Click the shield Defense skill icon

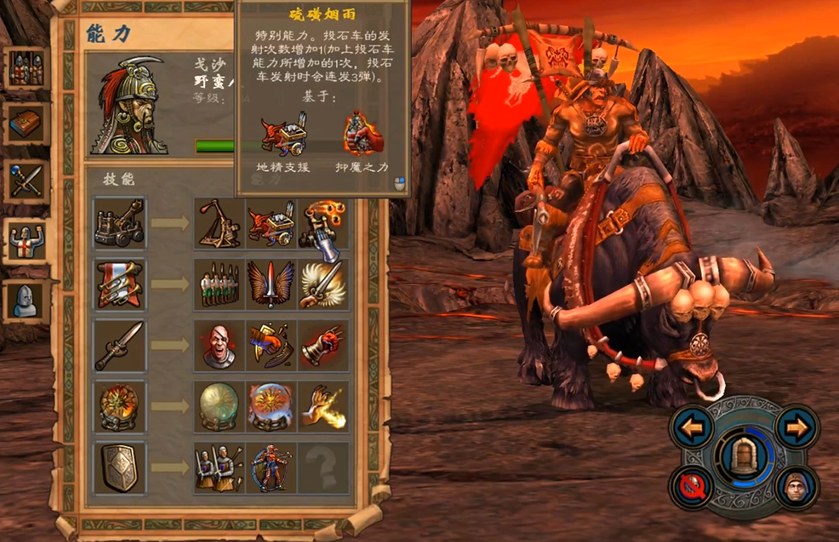pos(120,468)
